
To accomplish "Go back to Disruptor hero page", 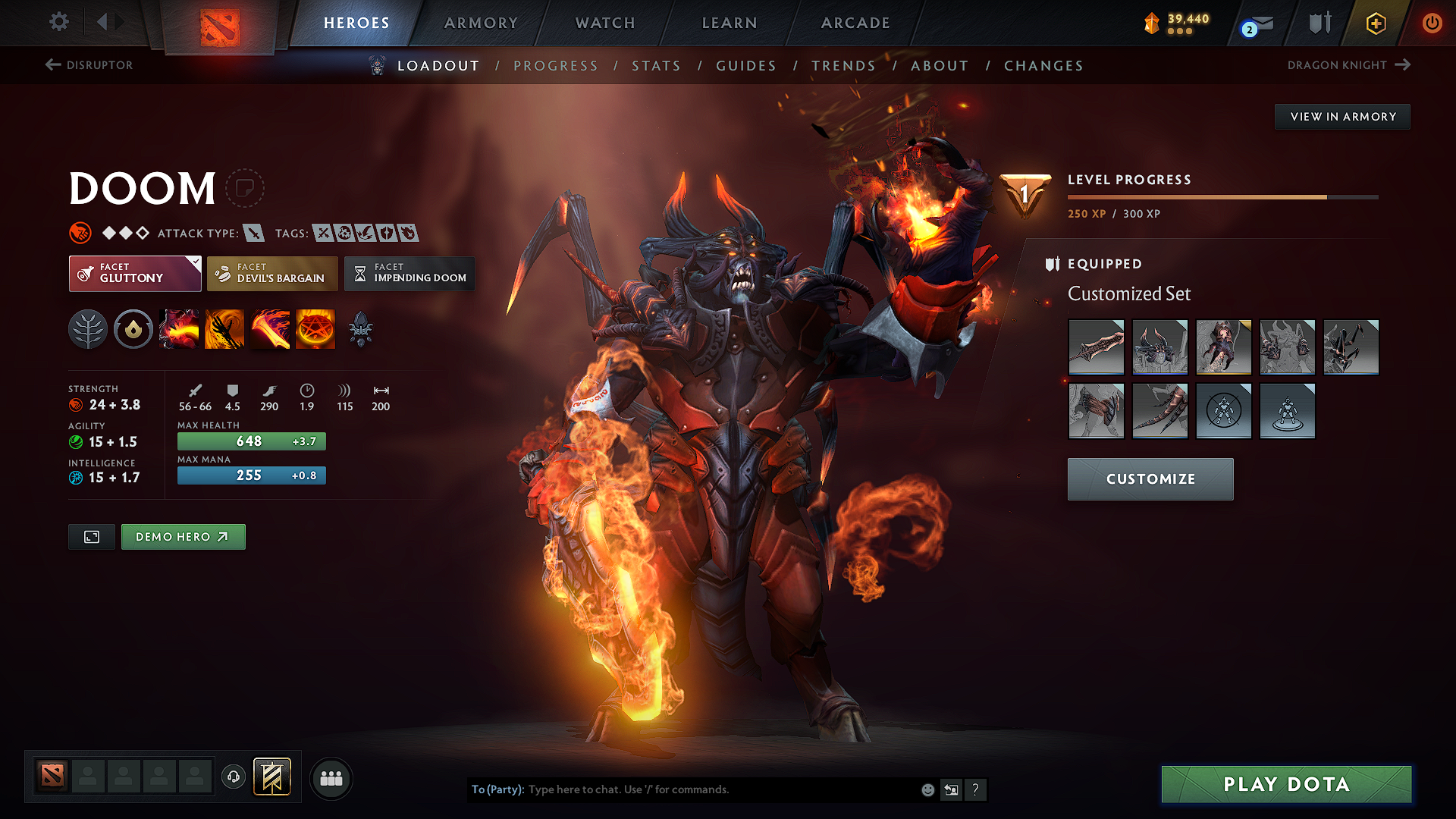I will pyautogui.click(x=89, y=65).
